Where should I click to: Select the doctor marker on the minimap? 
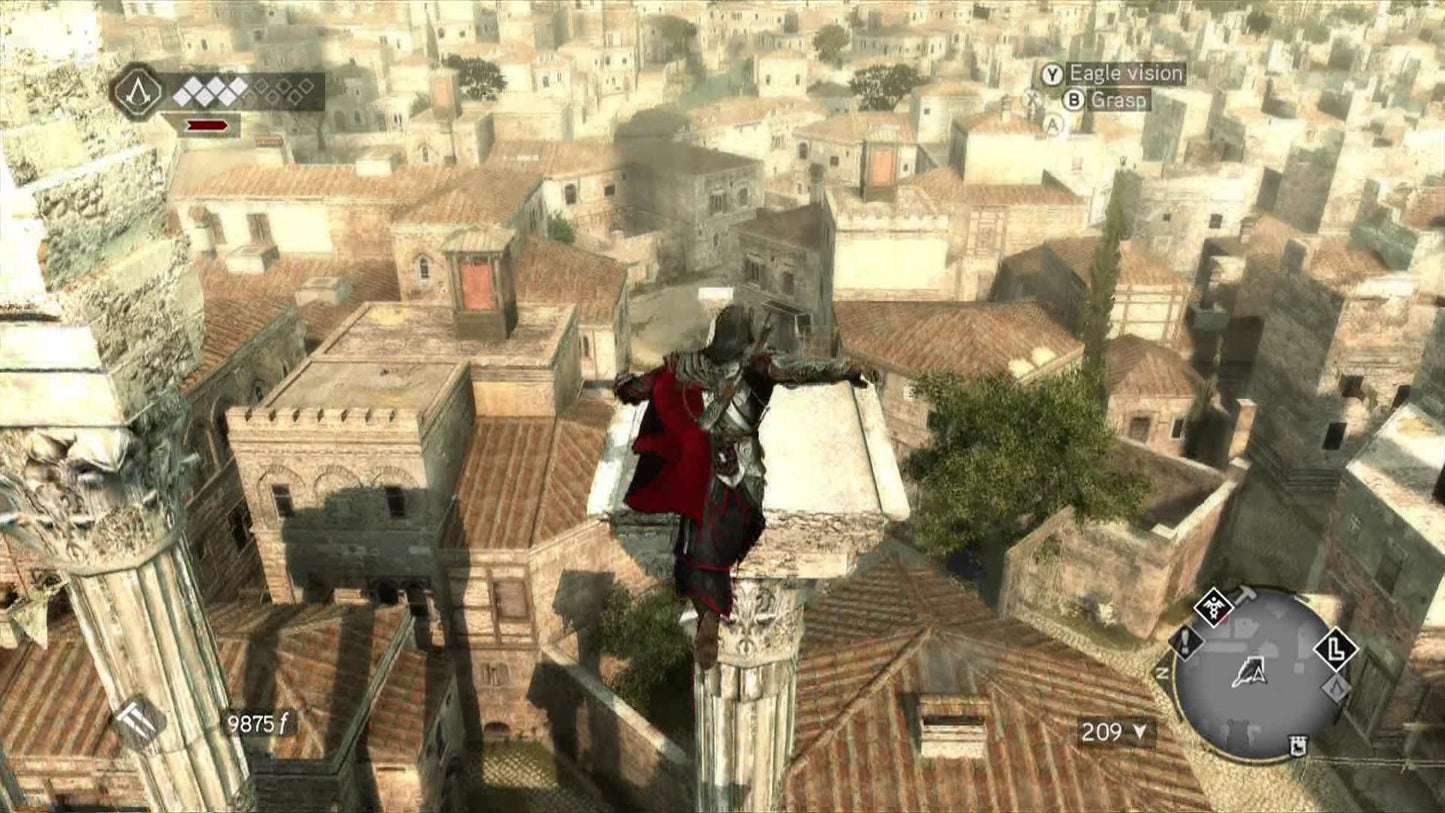coord(1213,607)
